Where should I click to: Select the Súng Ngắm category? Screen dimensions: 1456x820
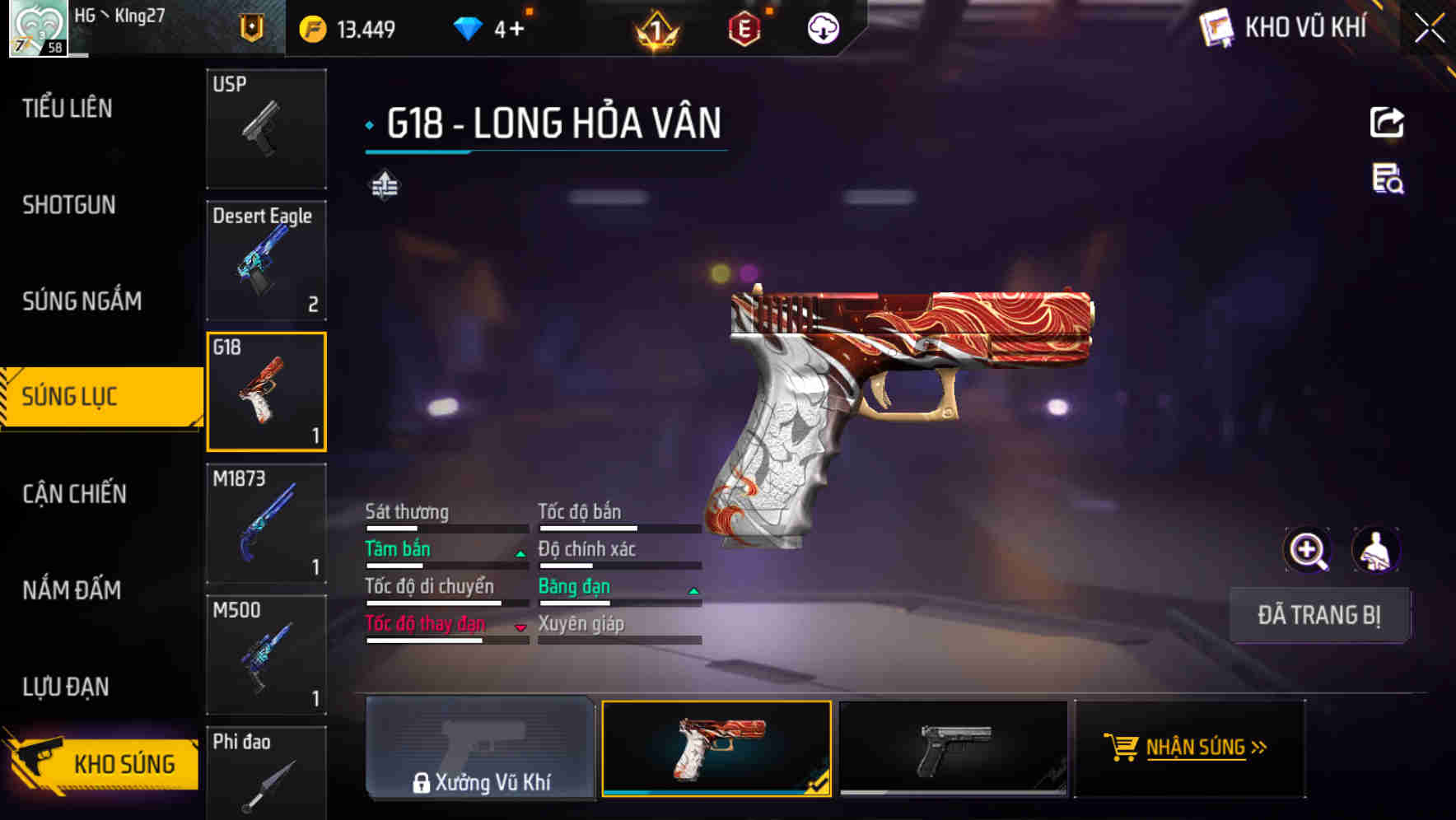click(x=82, y=301)
